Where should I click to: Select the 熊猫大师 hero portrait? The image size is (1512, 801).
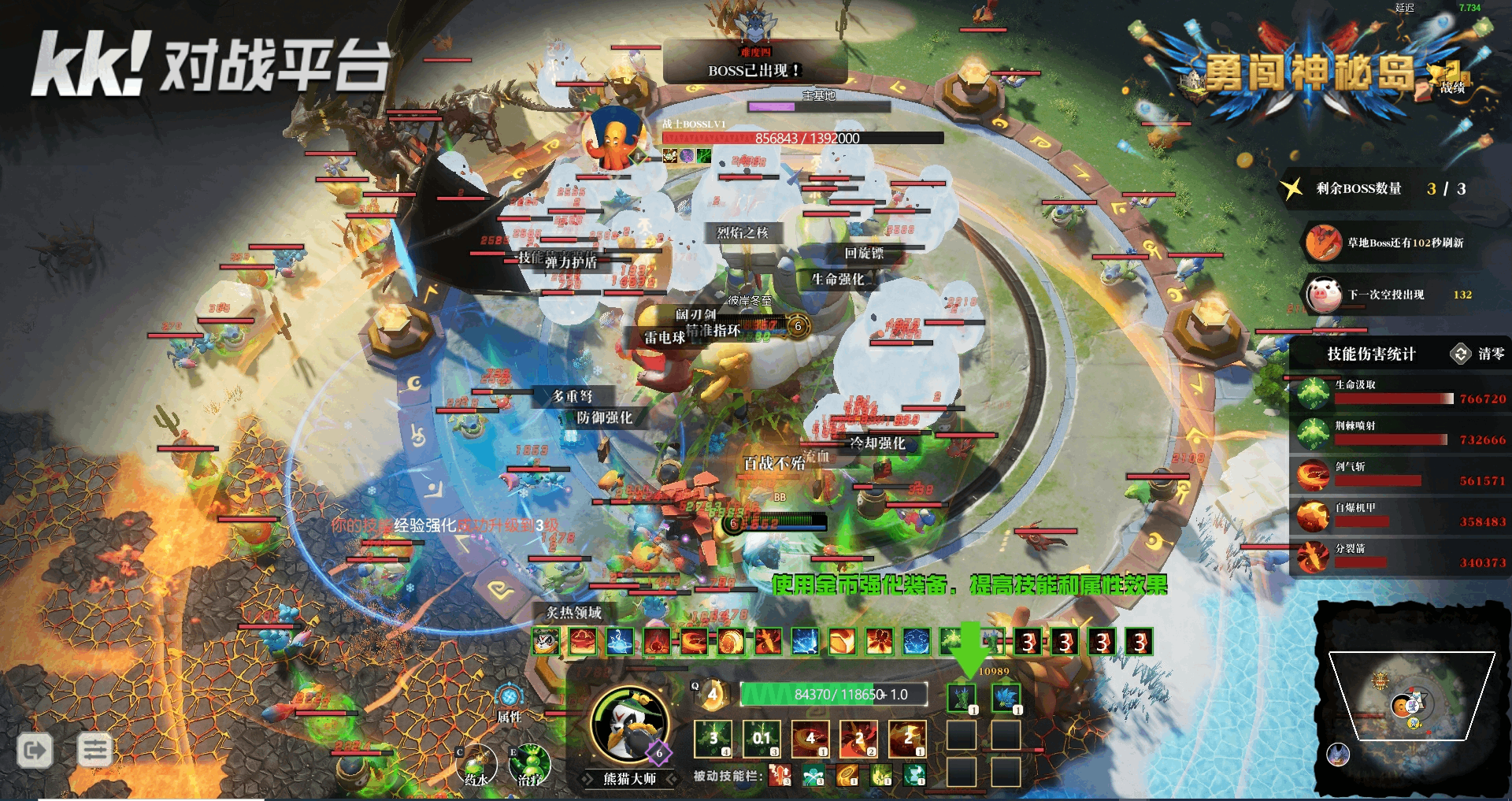pos(628,723)
